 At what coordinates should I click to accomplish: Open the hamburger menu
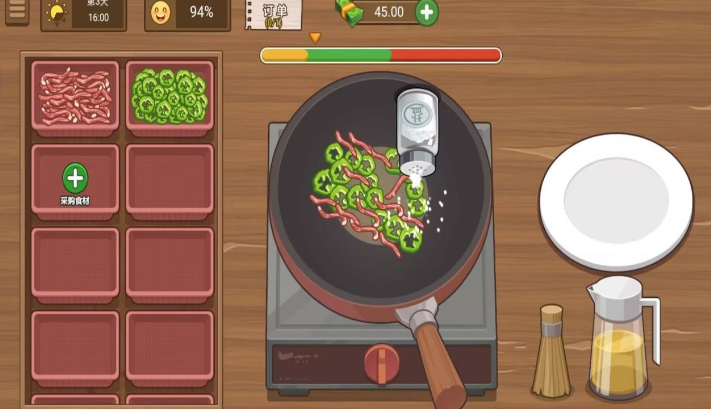[x=16, y=13]
